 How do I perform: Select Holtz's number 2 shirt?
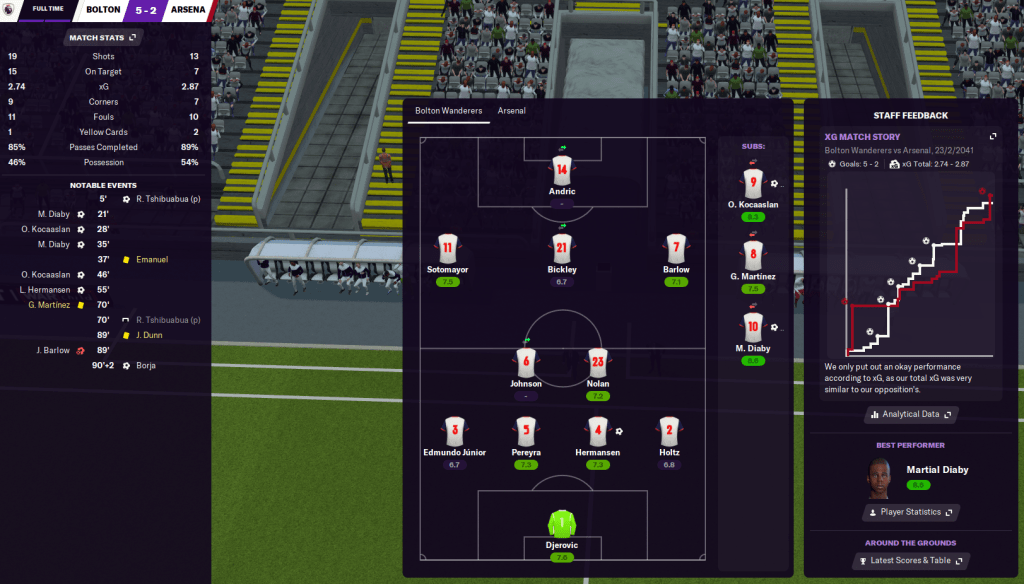(670, 431)
